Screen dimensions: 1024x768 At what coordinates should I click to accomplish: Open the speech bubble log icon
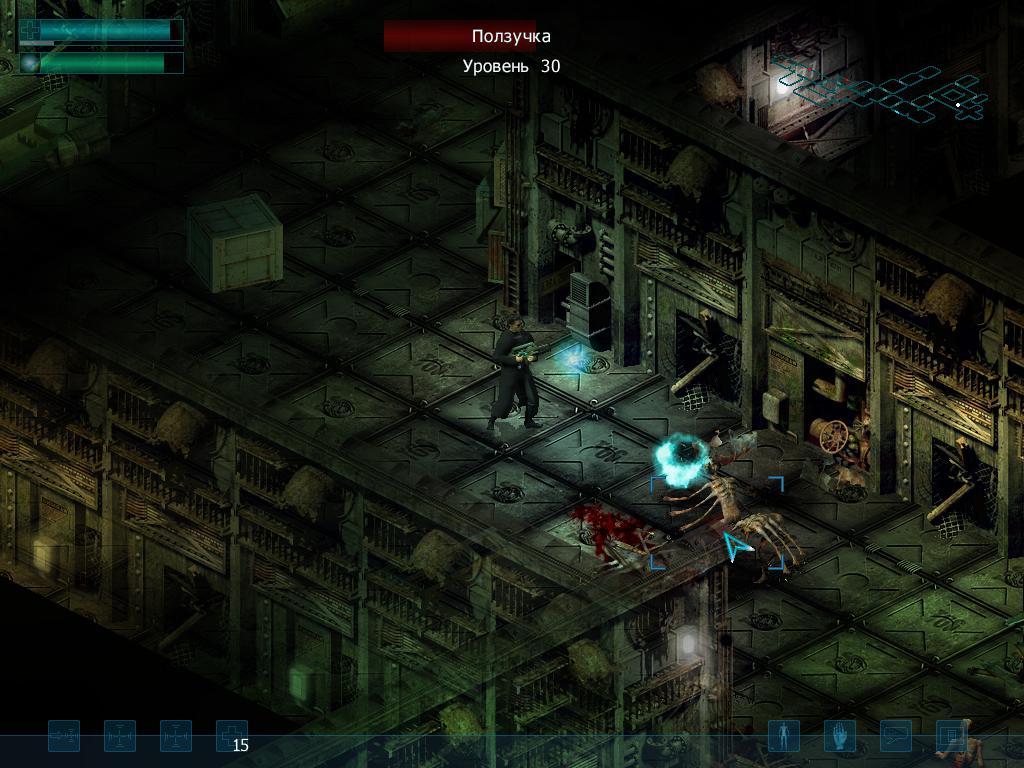coord(895,737)
